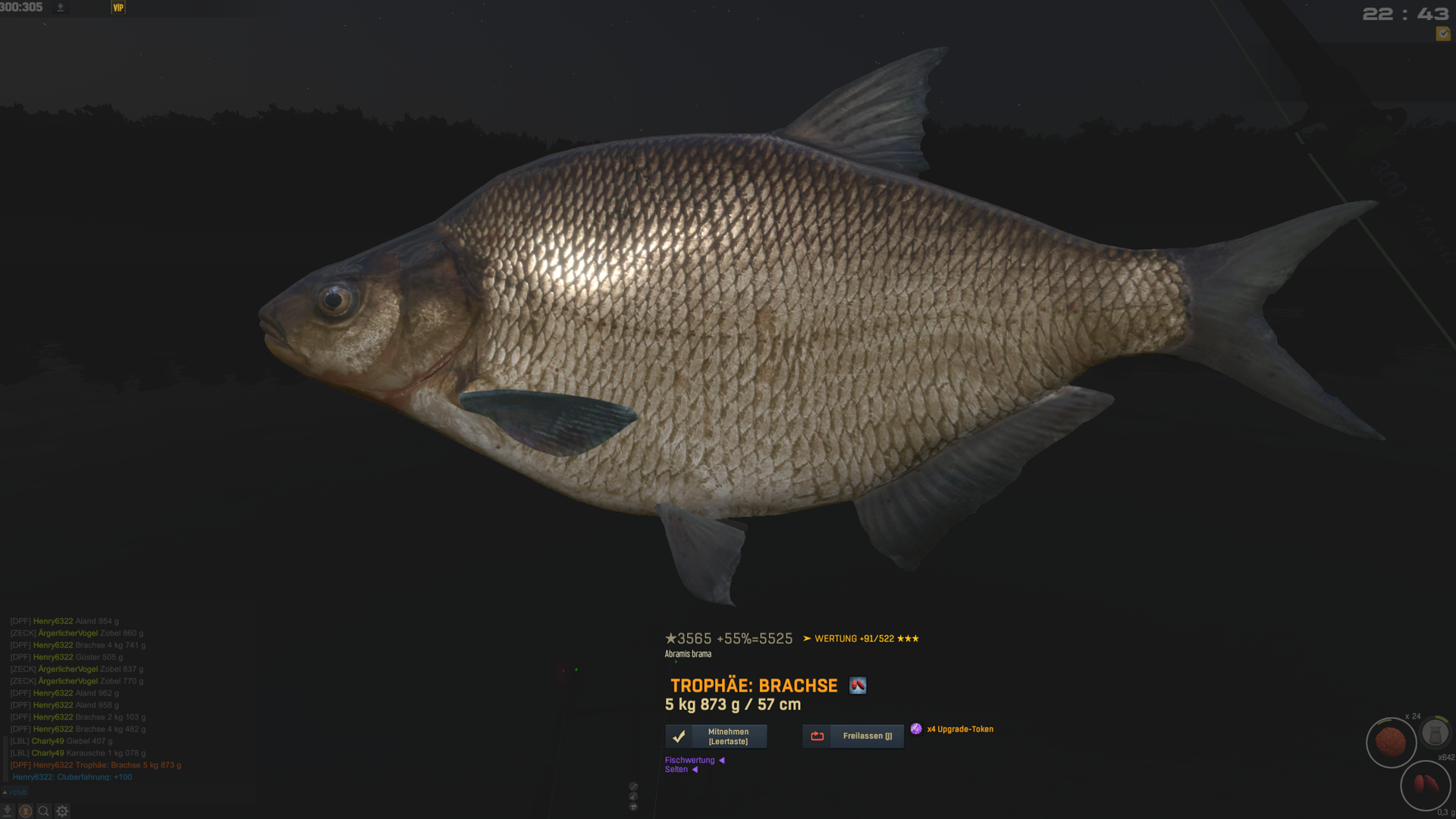Open the chat settings gear icon
This screenshot has height=819, width=1456.
(62, 811)
